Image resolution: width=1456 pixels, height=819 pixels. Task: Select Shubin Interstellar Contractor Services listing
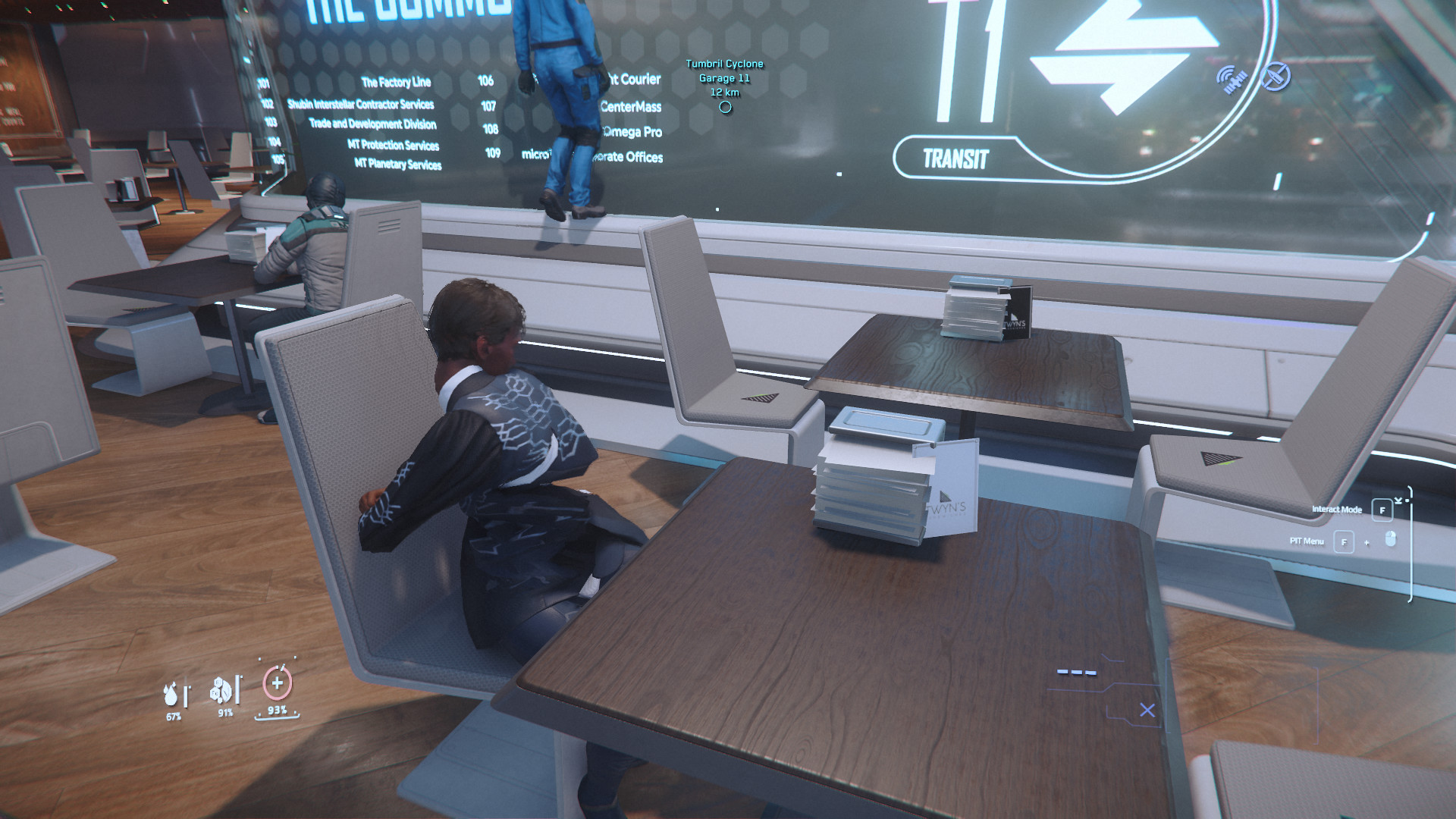click(362, 105)
